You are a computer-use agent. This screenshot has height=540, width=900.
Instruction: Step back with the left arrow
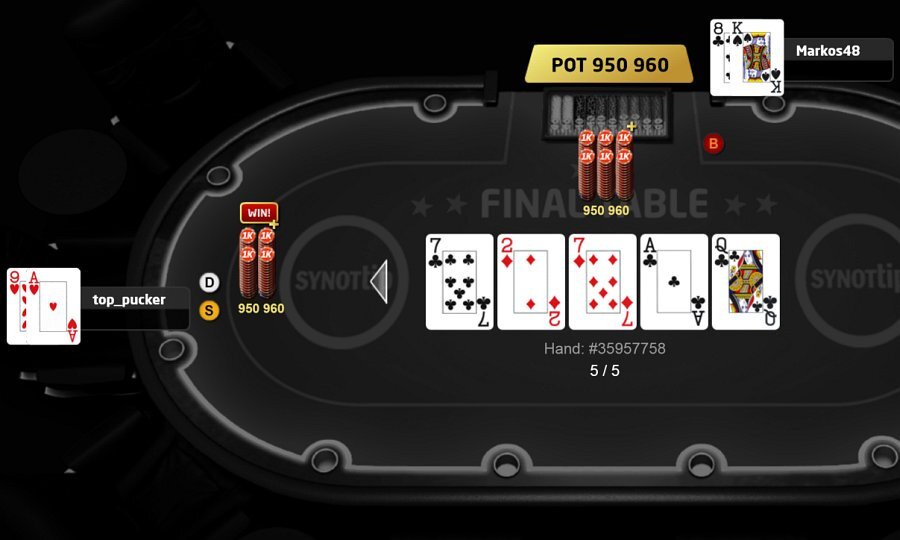(379, 282)
